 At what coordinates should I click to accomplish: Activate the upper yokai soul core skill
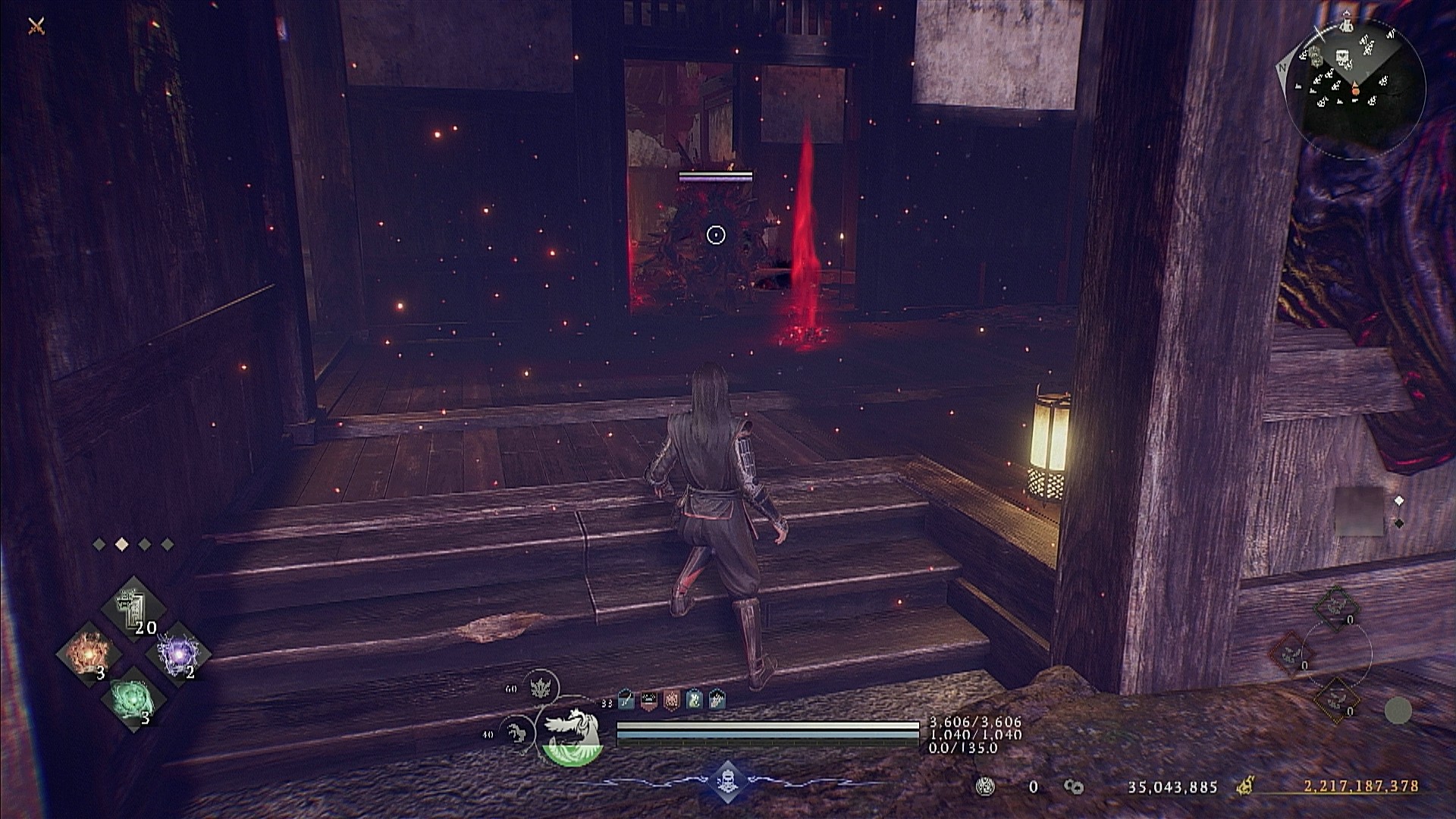543,689
